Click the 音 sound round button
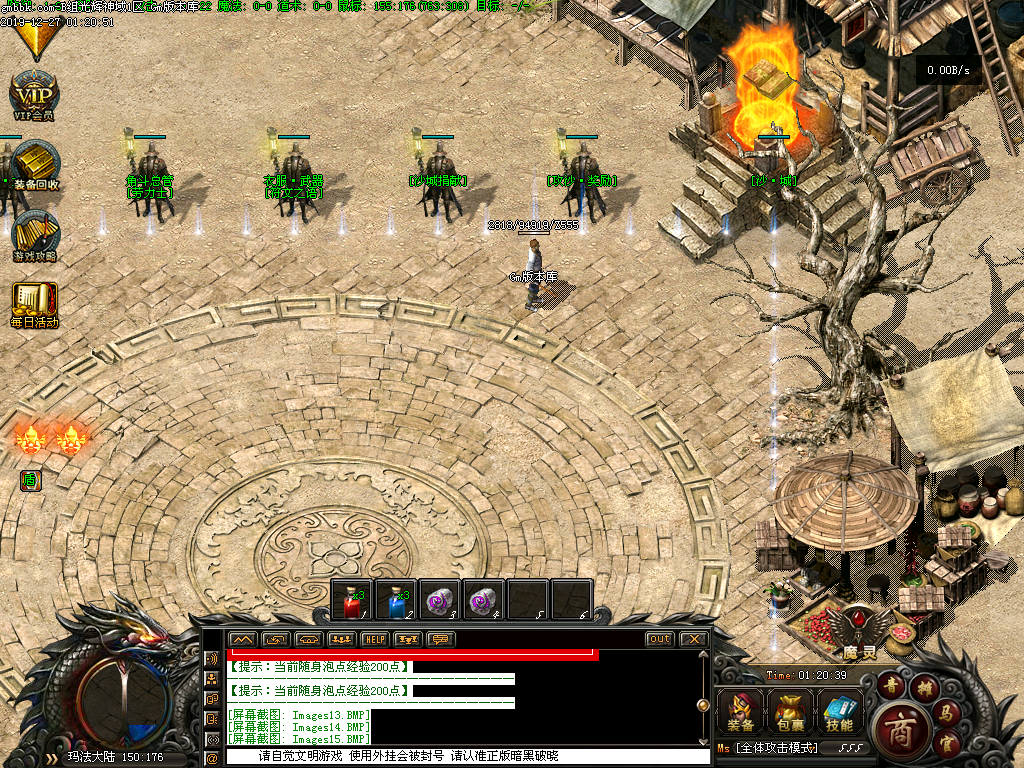Image resolution: width=1024 pixels, height=768 pixels. pos(890,685)
